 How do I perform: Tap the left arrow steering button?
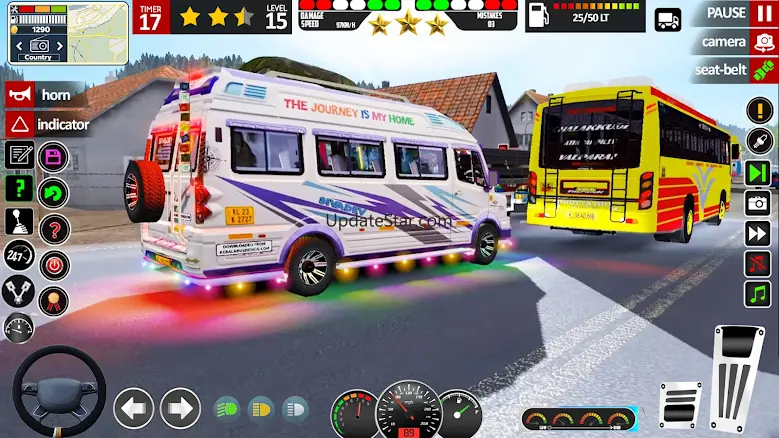tap(133, 408)
